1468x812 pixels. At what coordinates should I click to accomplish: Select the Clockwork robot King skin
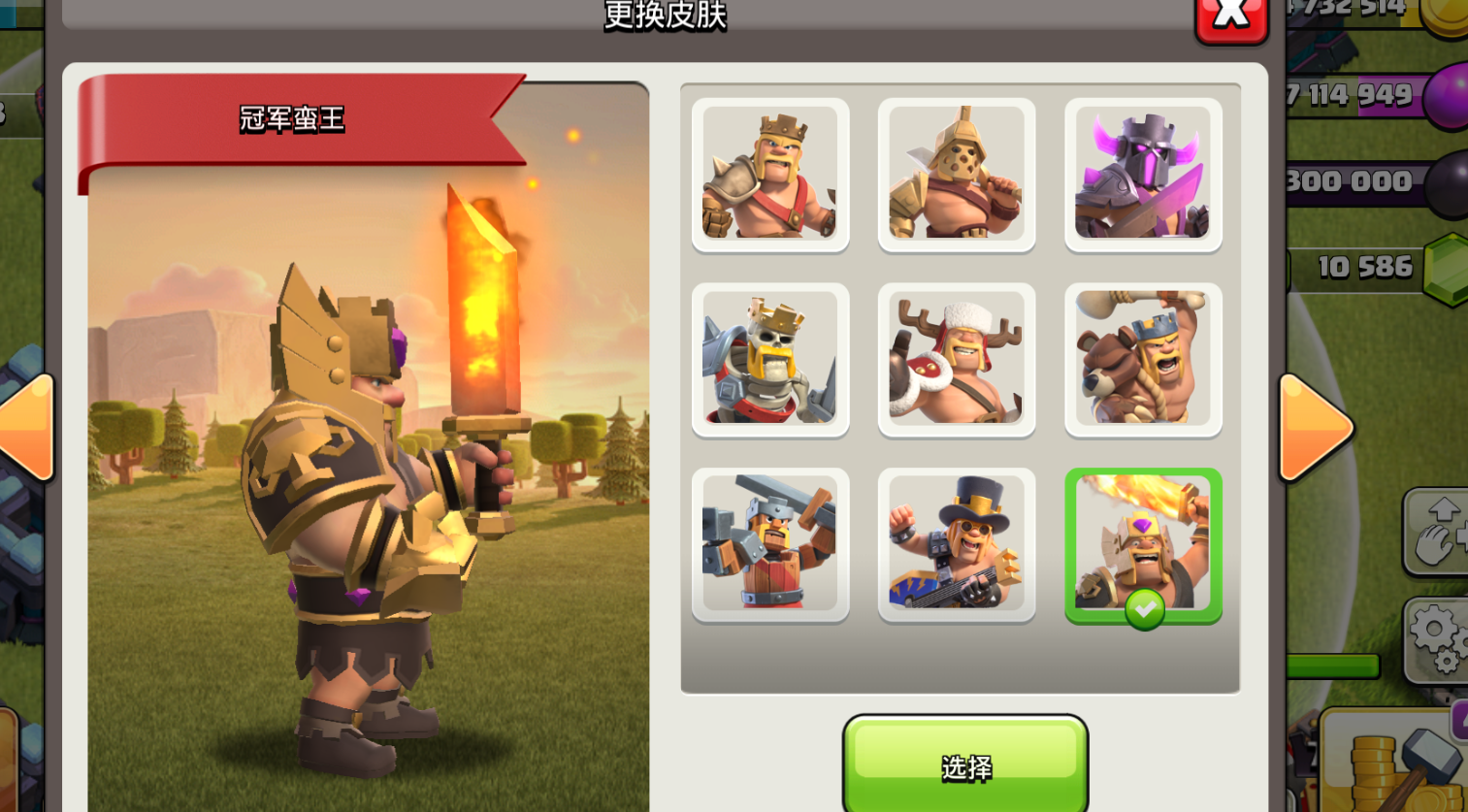[769, 544]
